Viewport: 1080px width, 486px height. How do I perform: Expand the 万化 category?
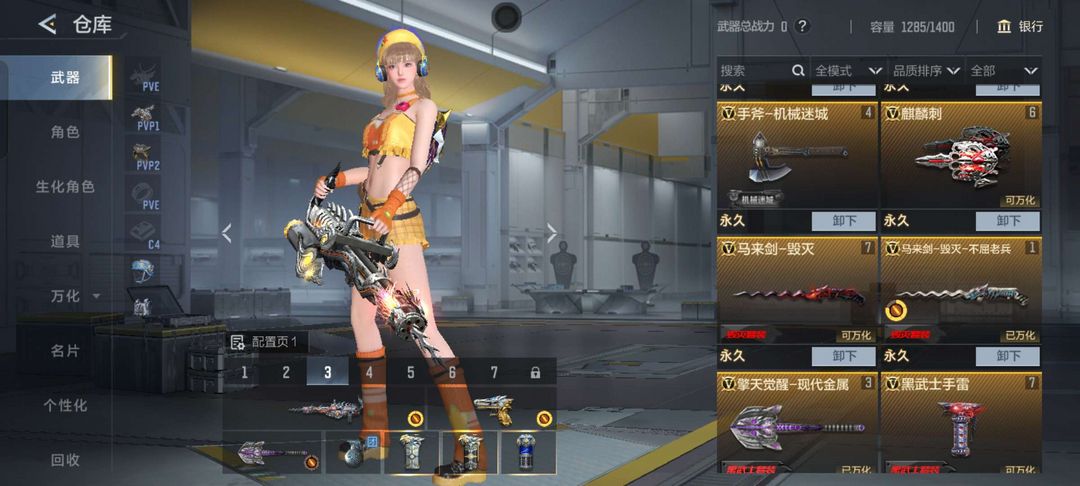74,296
